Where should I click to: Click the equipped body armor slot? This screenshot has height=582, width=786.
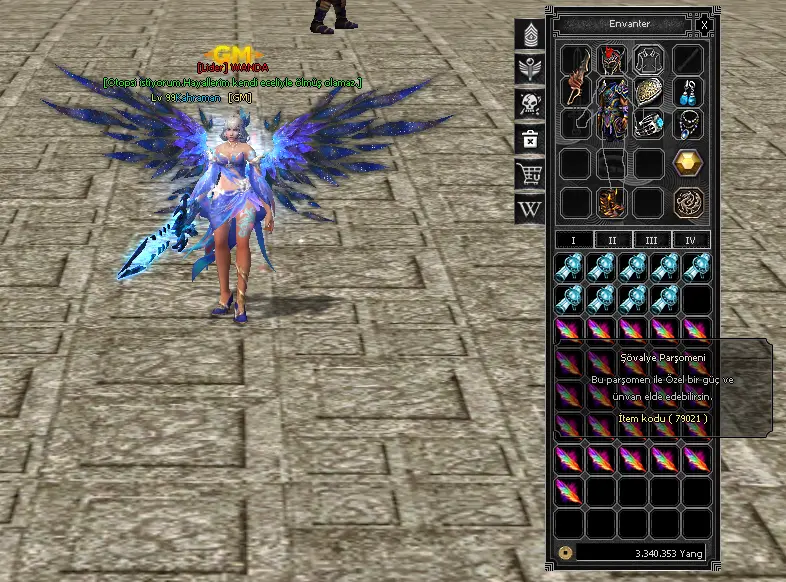[x=612, y=108]
